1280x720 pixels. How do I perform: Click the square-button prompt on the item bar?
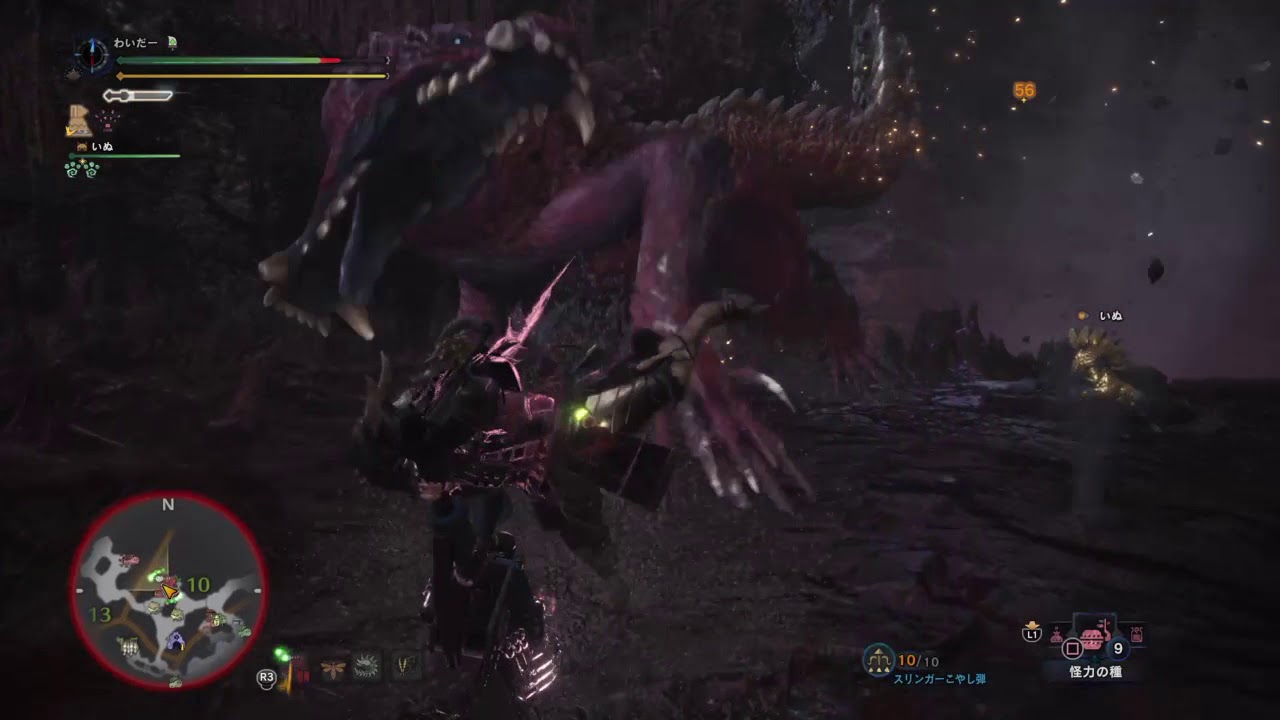pos(1072,647)
